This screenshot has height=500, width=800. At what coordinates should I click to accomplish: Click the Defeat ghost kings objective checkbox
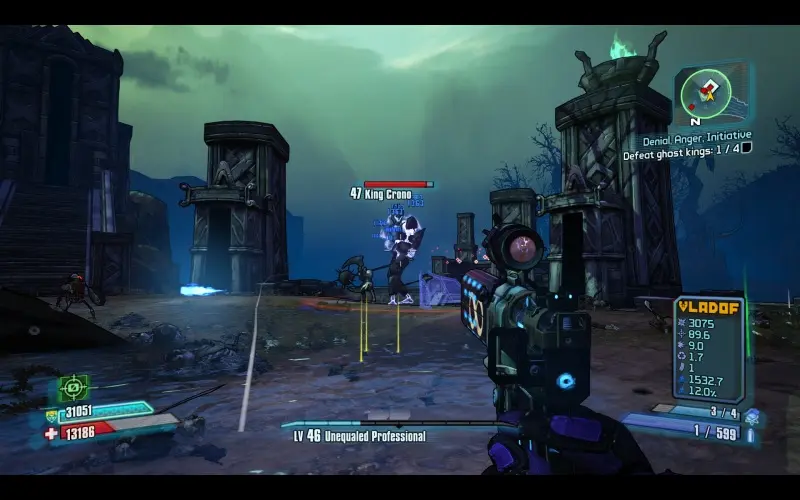[x=746, y=148]
